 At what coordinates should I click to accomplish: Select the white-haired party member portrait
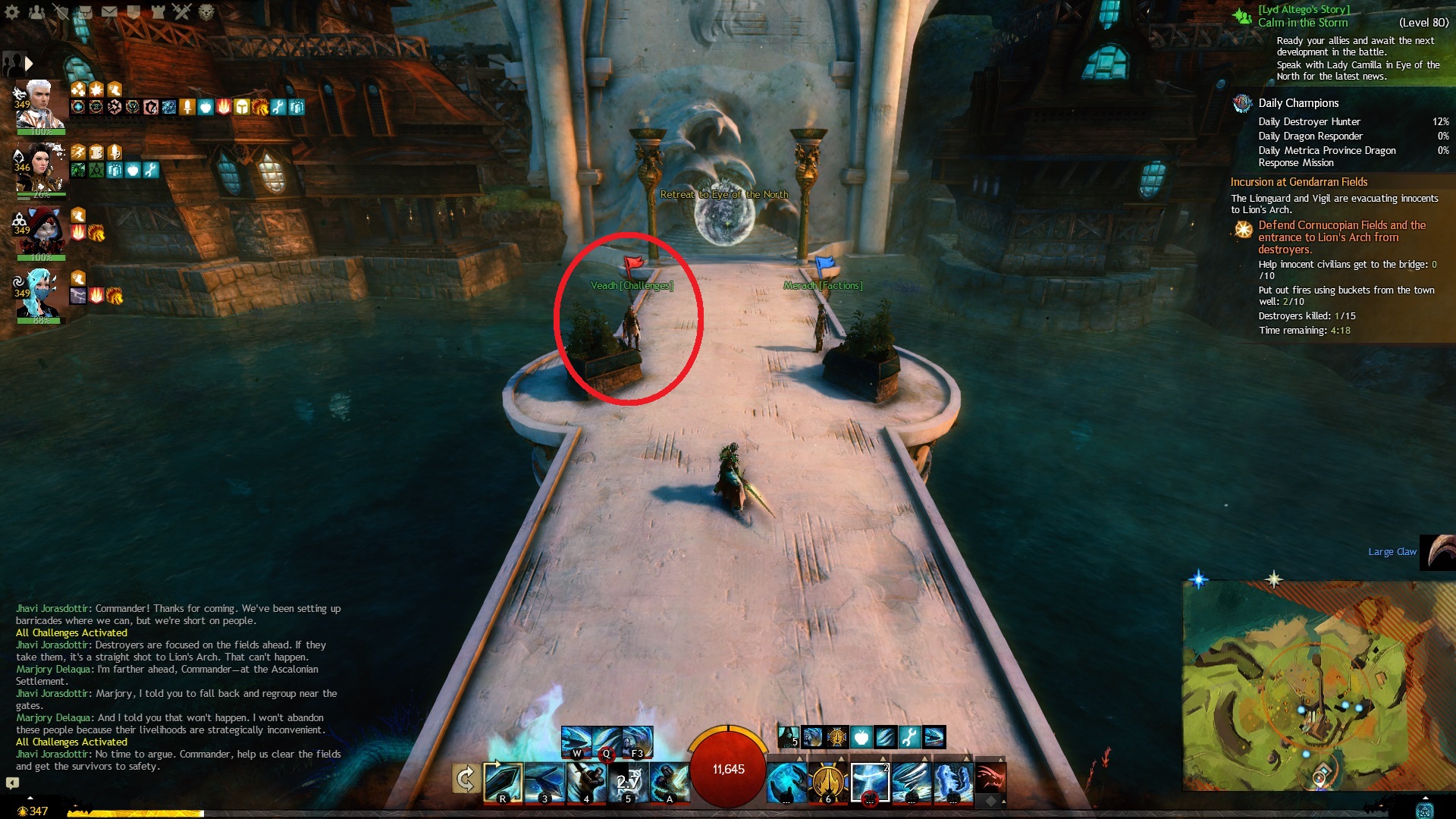tap(40, 106)
